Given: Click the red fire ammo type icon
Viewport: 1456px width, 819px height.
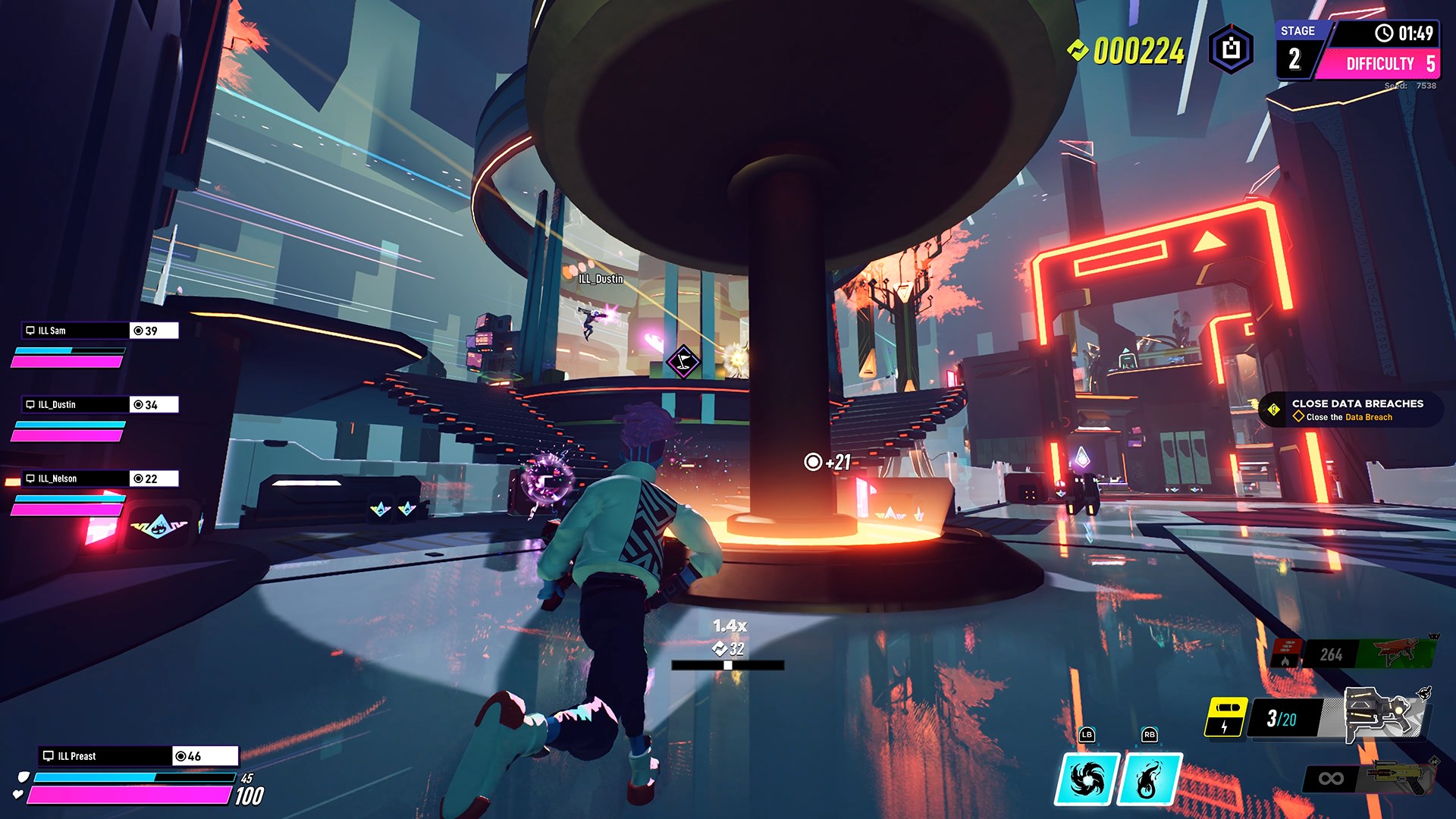Looking at the screenshot, I should click(x=1286, y=652).
